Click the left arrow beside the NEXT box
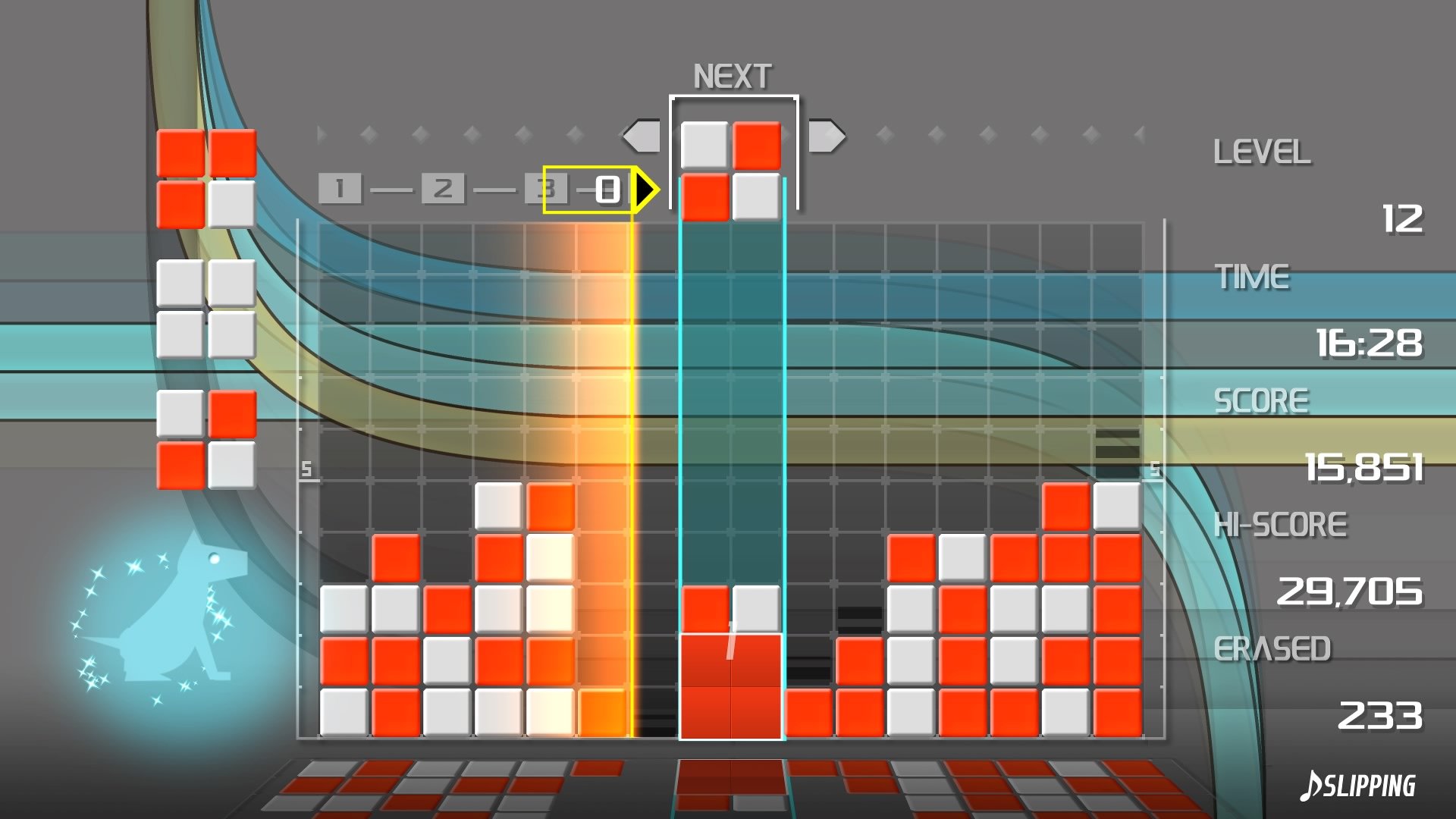This screenshot has height=819, width=1456. (643, 136)
